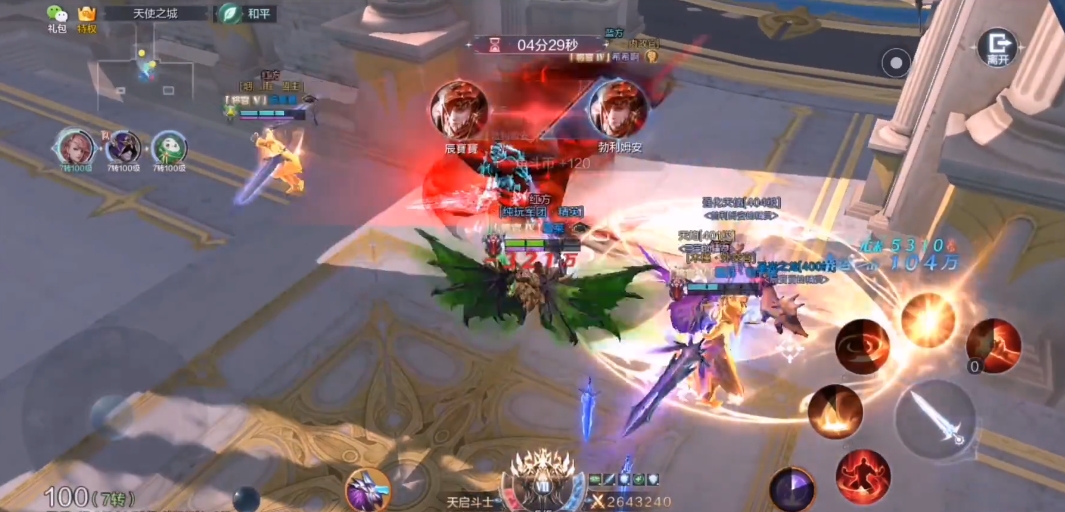Tap the purple winged pet portrait
This screenshot has height=512, width=1065.
coord(366,490)
